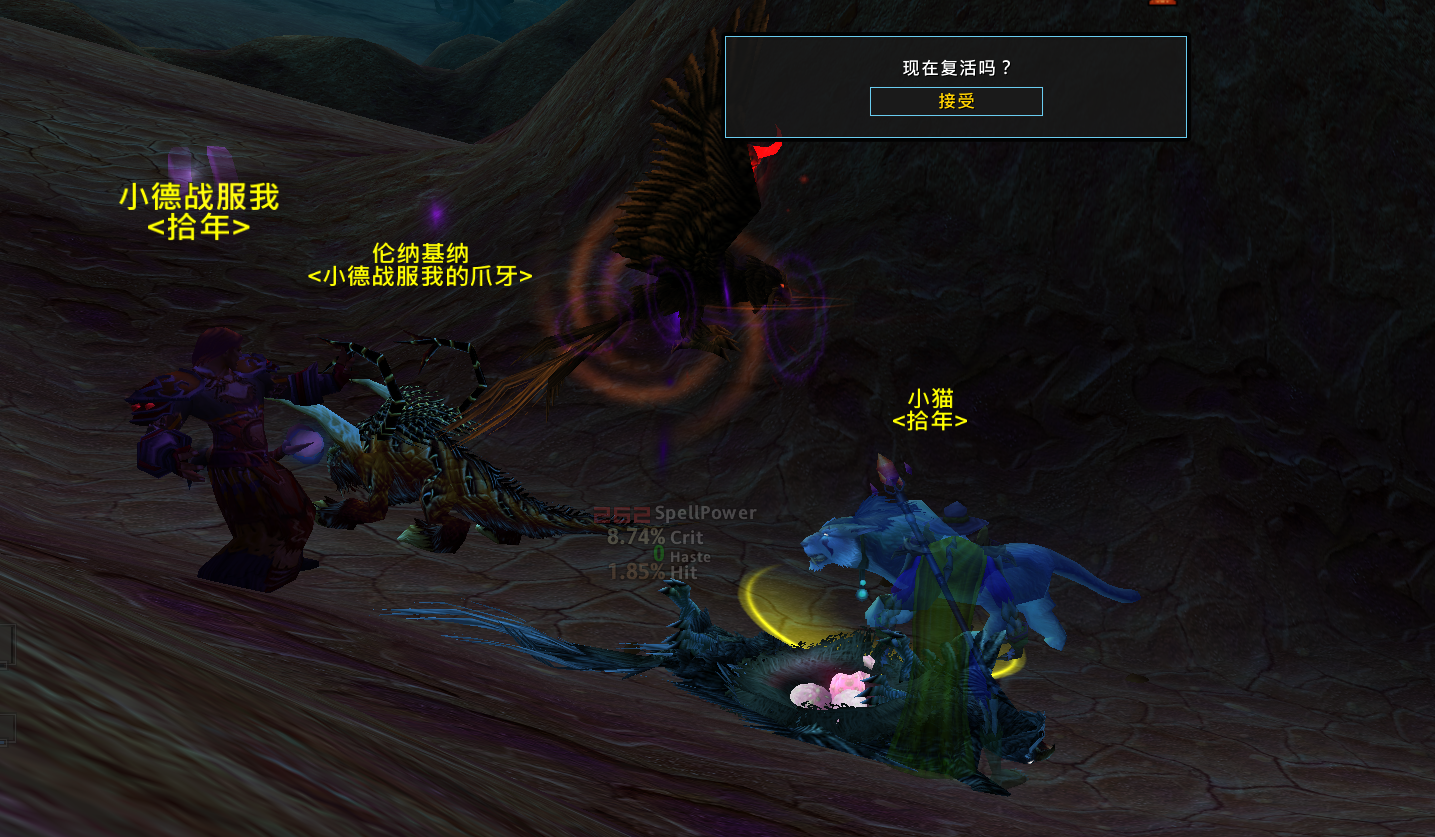1435x837 pixels.
Task: Click the guild tag 拾年 under 小德战服我
Action: tap(200, 226)
